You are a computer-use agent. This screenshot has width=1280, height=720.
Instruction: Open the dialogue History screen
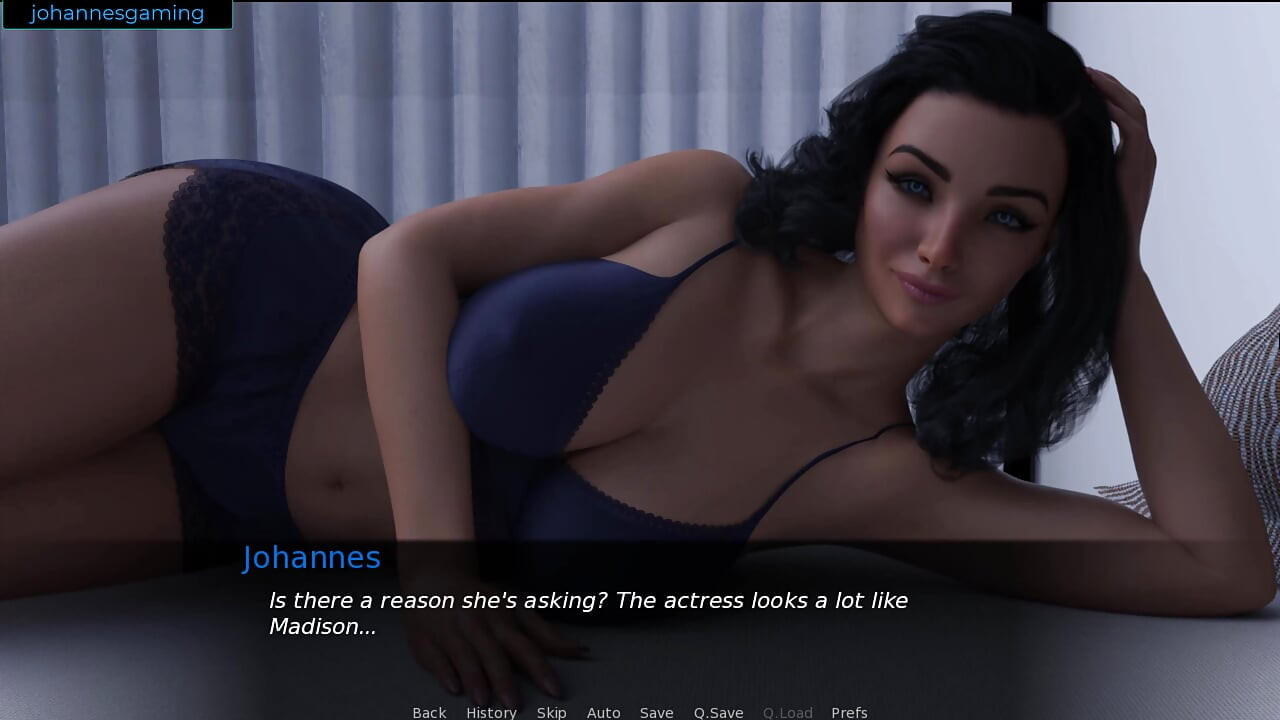tap(491, 712)
